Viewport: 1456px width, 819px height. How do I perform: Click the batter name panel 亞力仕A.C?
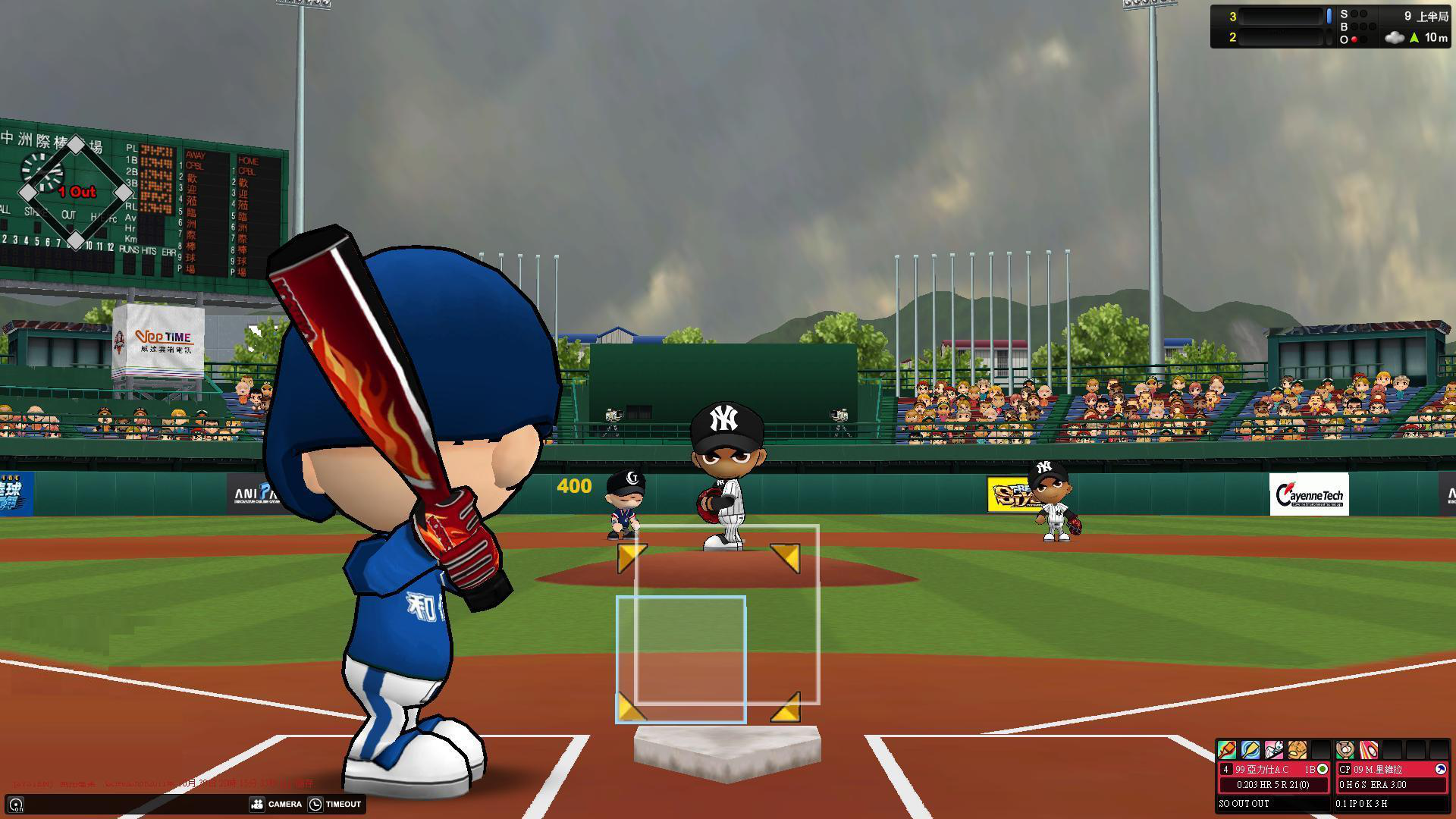(x=1263, y=769)
